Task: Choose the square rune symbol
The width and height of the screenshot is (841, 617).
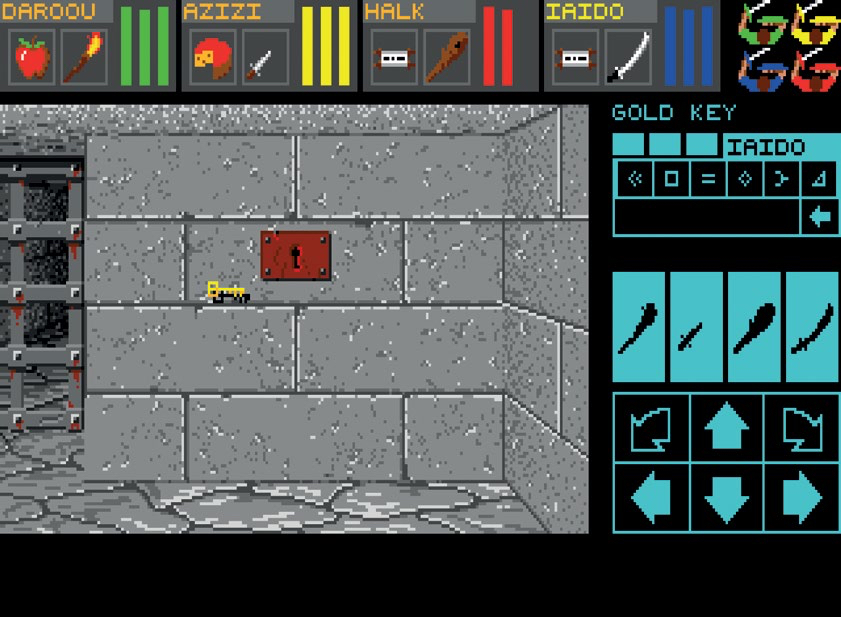Action: tap(671, 180)
